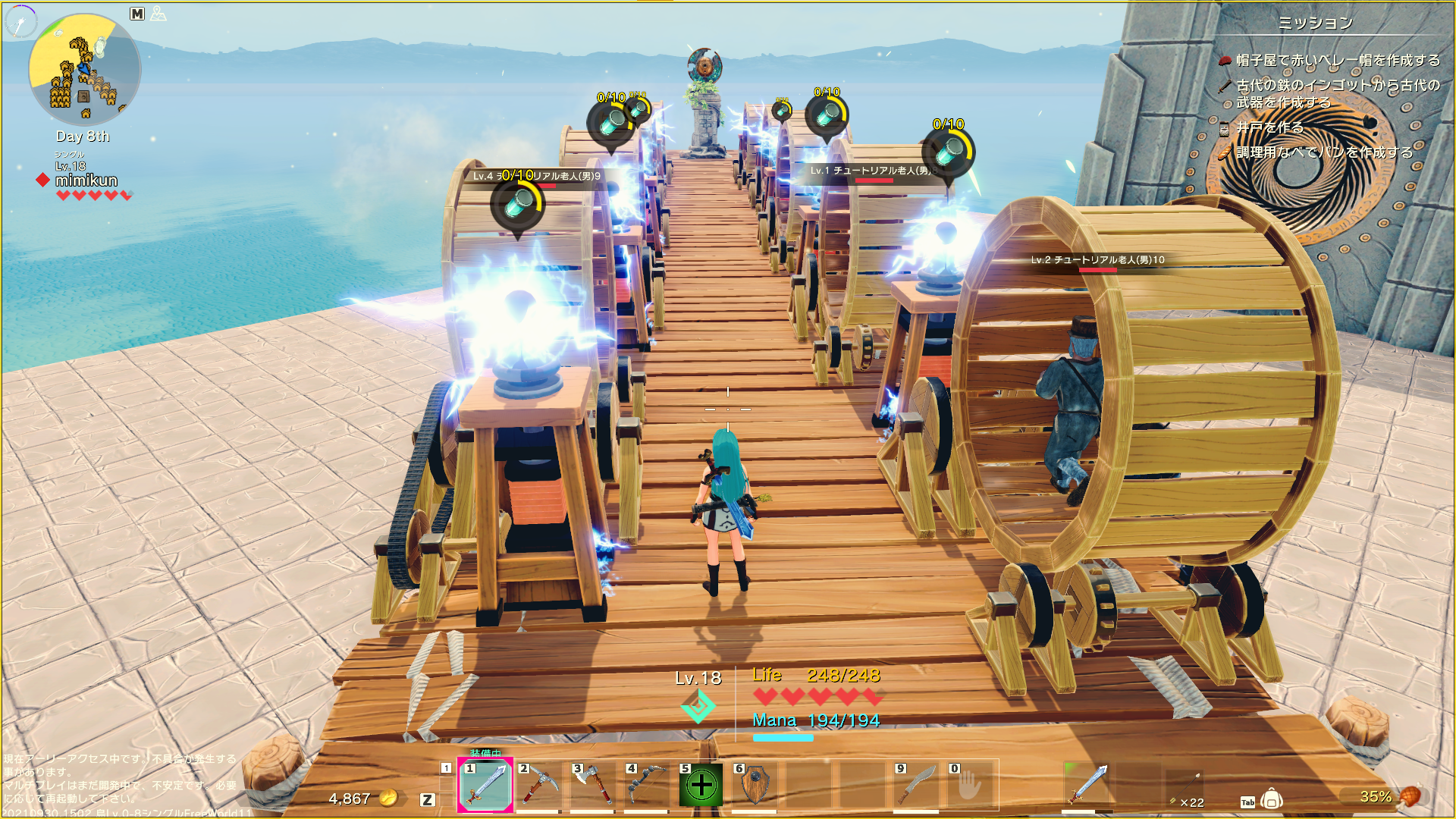Equip the bow in hotbar slot 4
The width and height of the screenshot is (1456, 819).
coord(647,786)
